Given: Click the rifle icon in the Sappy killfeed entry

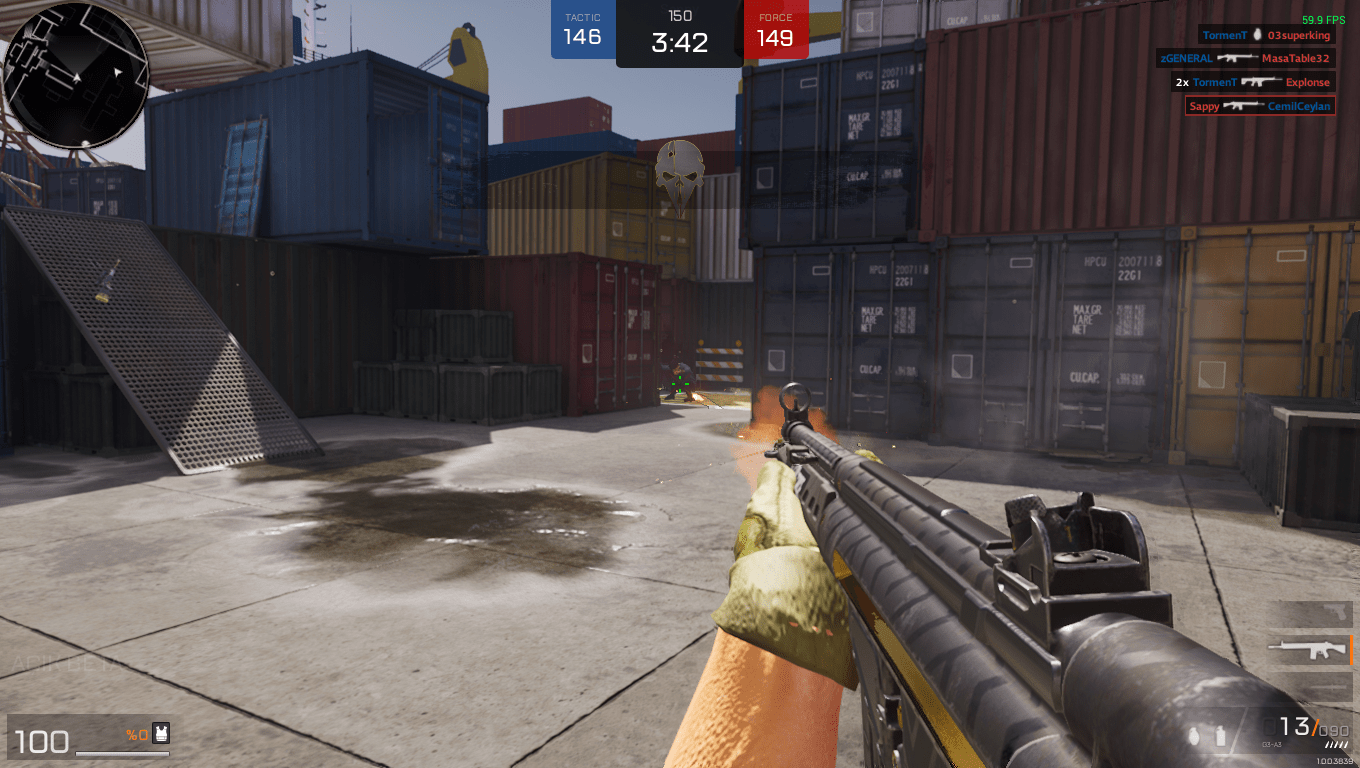Looking at the screenshot, I should [x=1242, y=105].
